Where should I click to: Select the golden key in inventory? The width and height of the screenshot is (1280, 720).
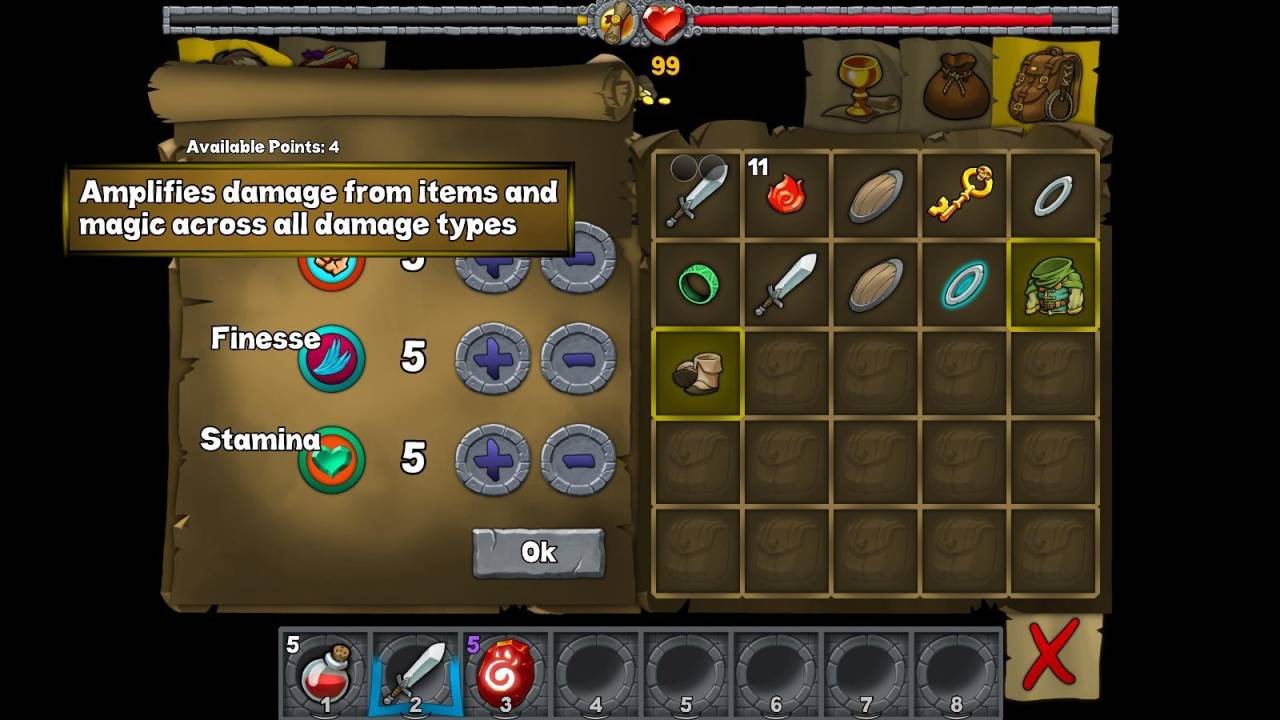(x=962, y=193)
